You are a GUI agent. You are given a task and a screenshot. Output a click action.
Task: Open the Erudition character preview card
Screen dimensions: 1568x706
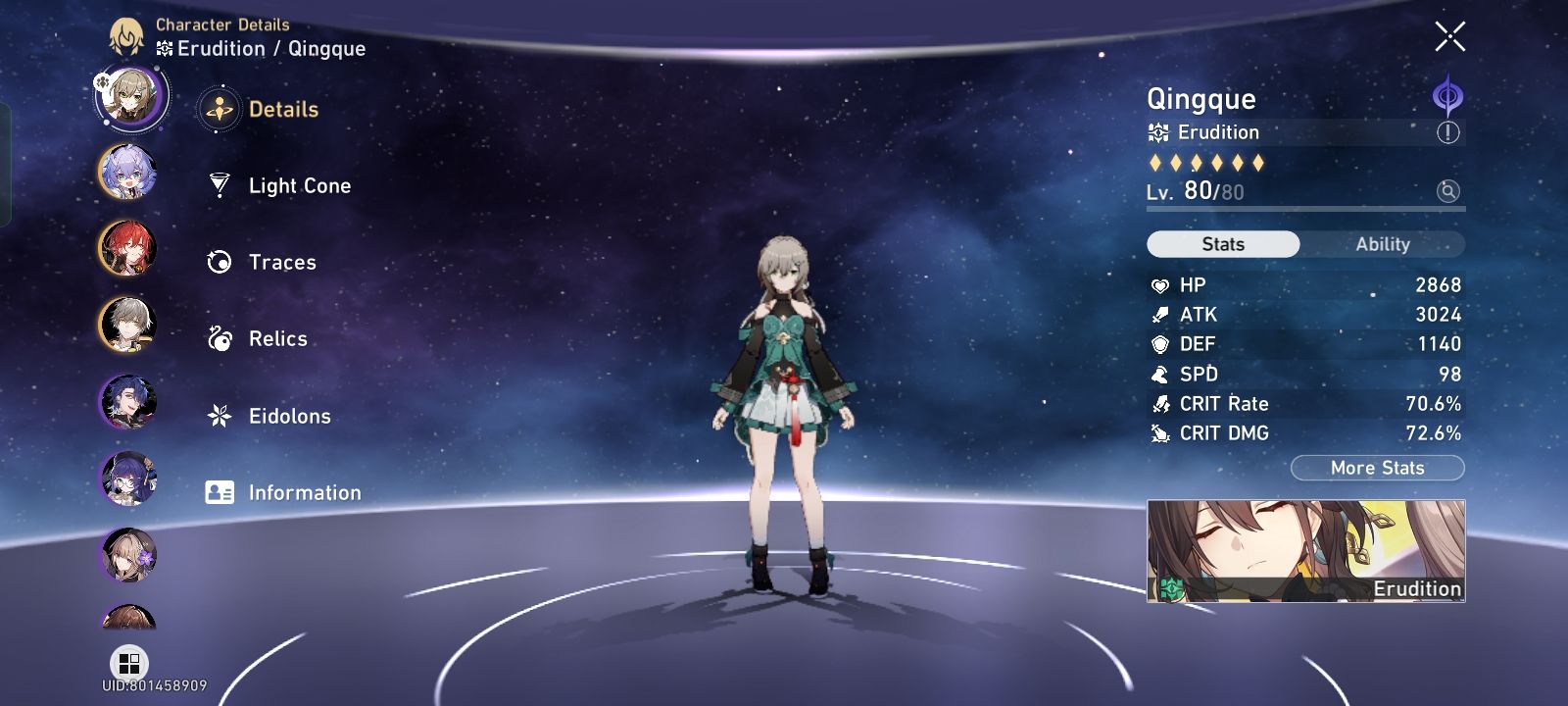point(1306,549)
